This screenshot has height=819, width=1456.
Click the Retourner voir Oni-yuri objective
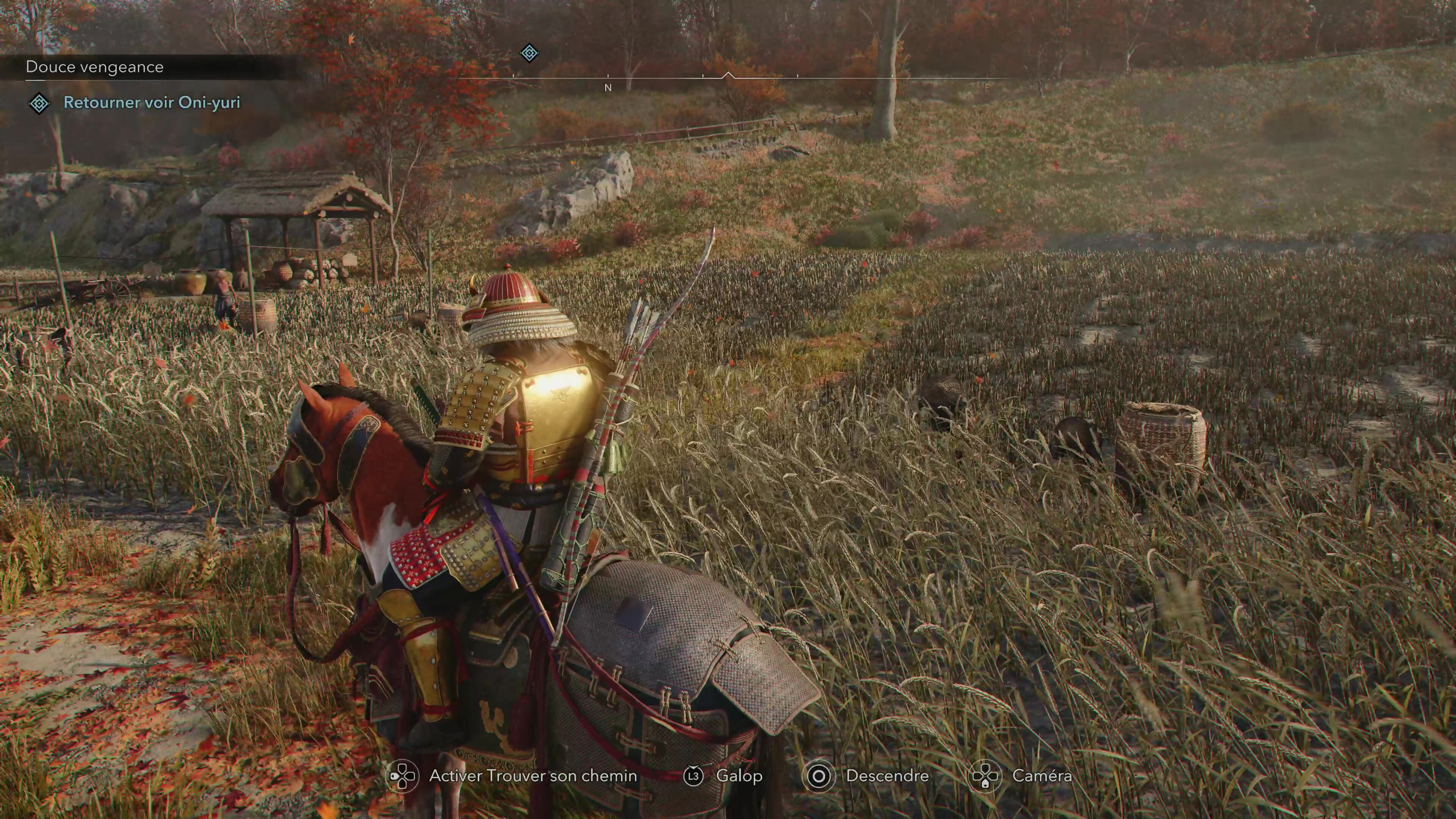pos(152,102)
